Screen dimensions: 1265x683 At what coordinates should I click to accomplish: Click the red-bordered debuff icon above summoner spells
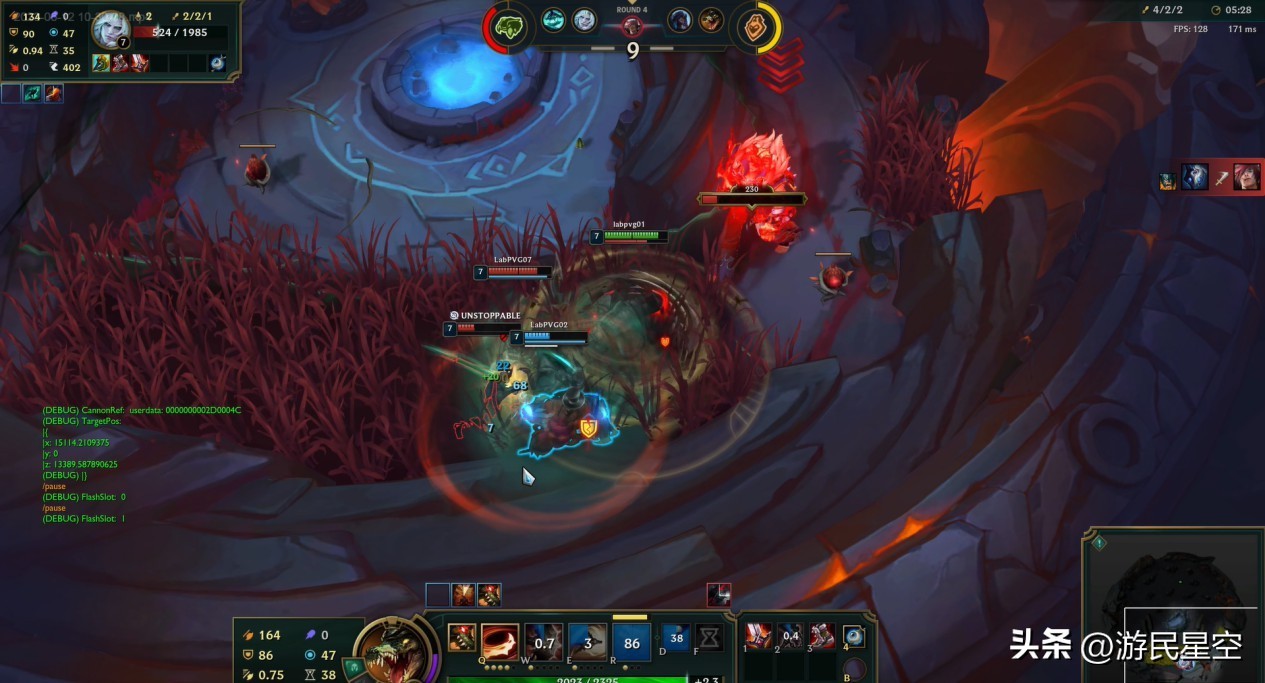point(719,595)
